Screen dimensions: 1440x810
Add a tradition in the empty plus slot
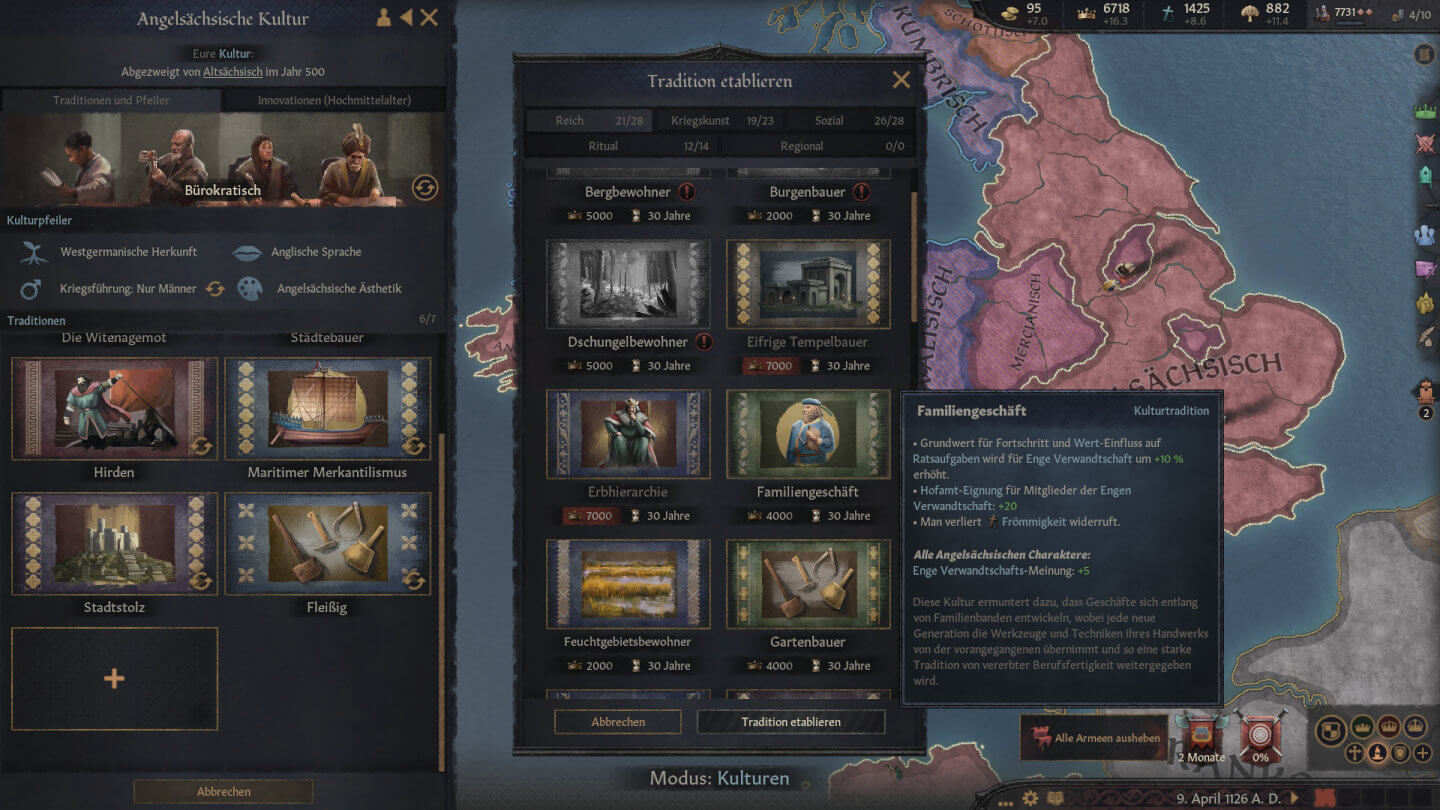tap(114, 679)
